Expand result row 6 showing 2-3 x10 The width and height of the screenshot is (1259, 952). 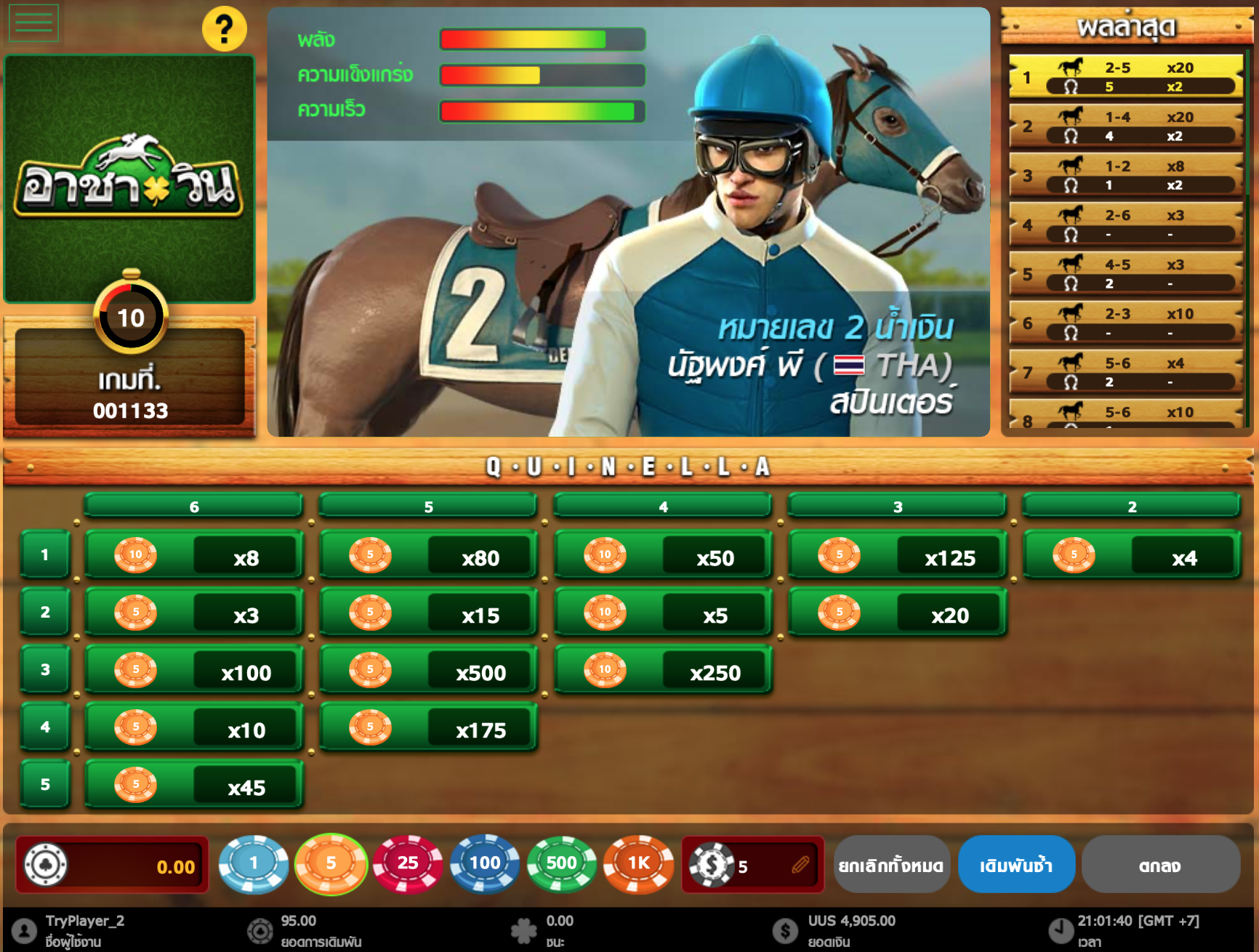click(1124, 323)
